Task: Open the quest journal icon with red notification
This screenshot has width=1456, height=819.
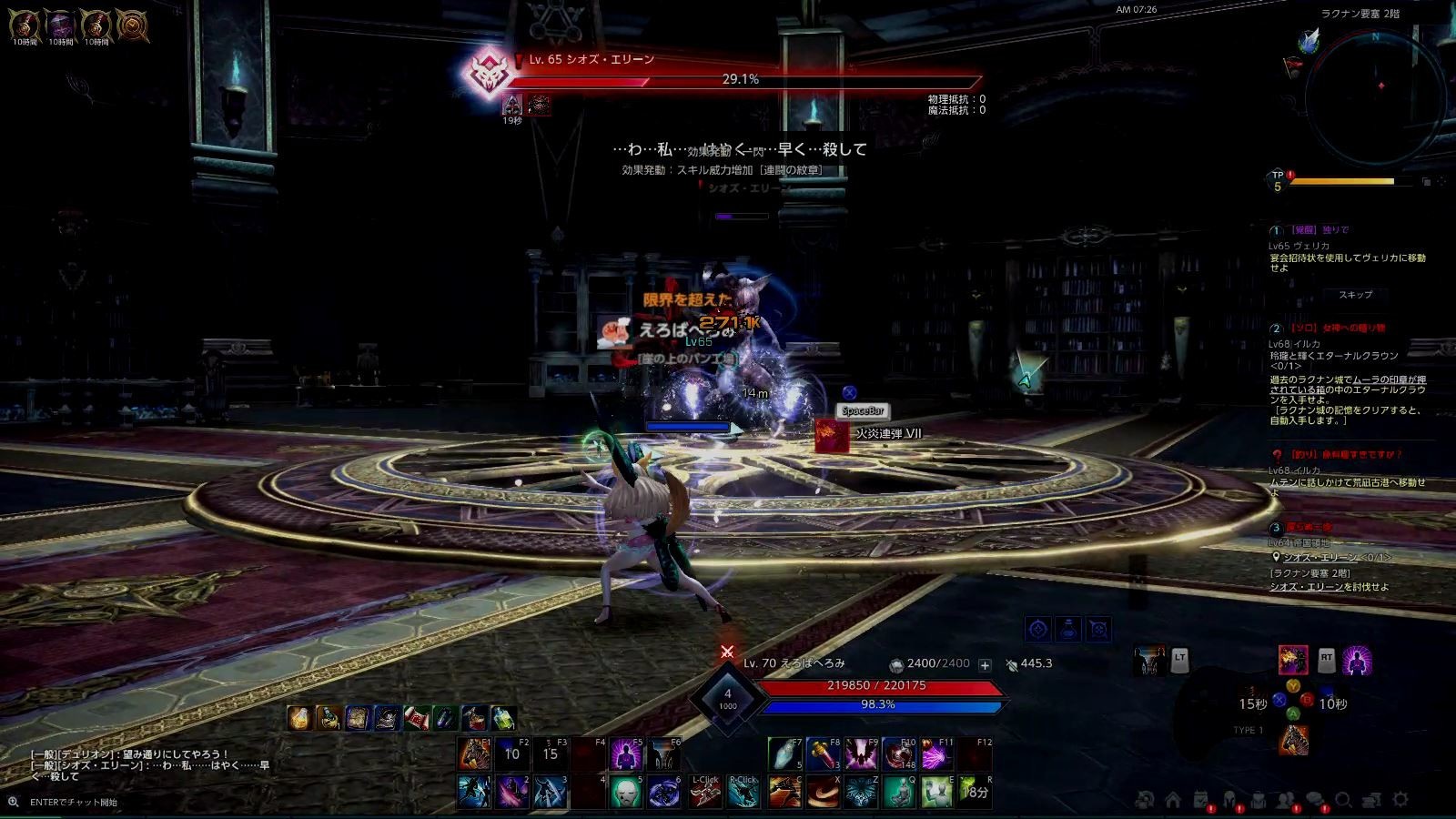Action: (1201, 799)
